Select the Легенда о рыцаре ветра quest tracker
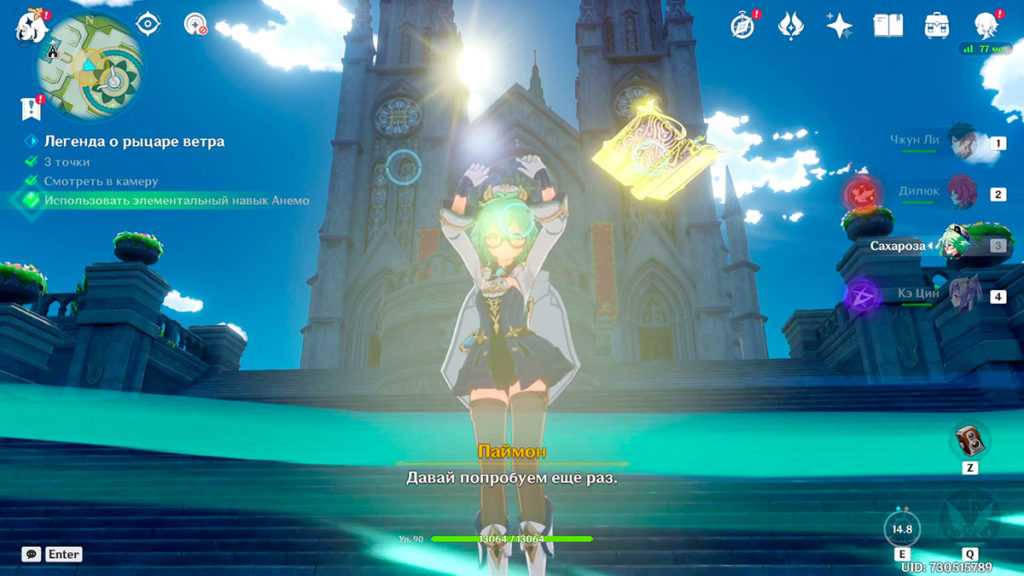 click(133, 142)
